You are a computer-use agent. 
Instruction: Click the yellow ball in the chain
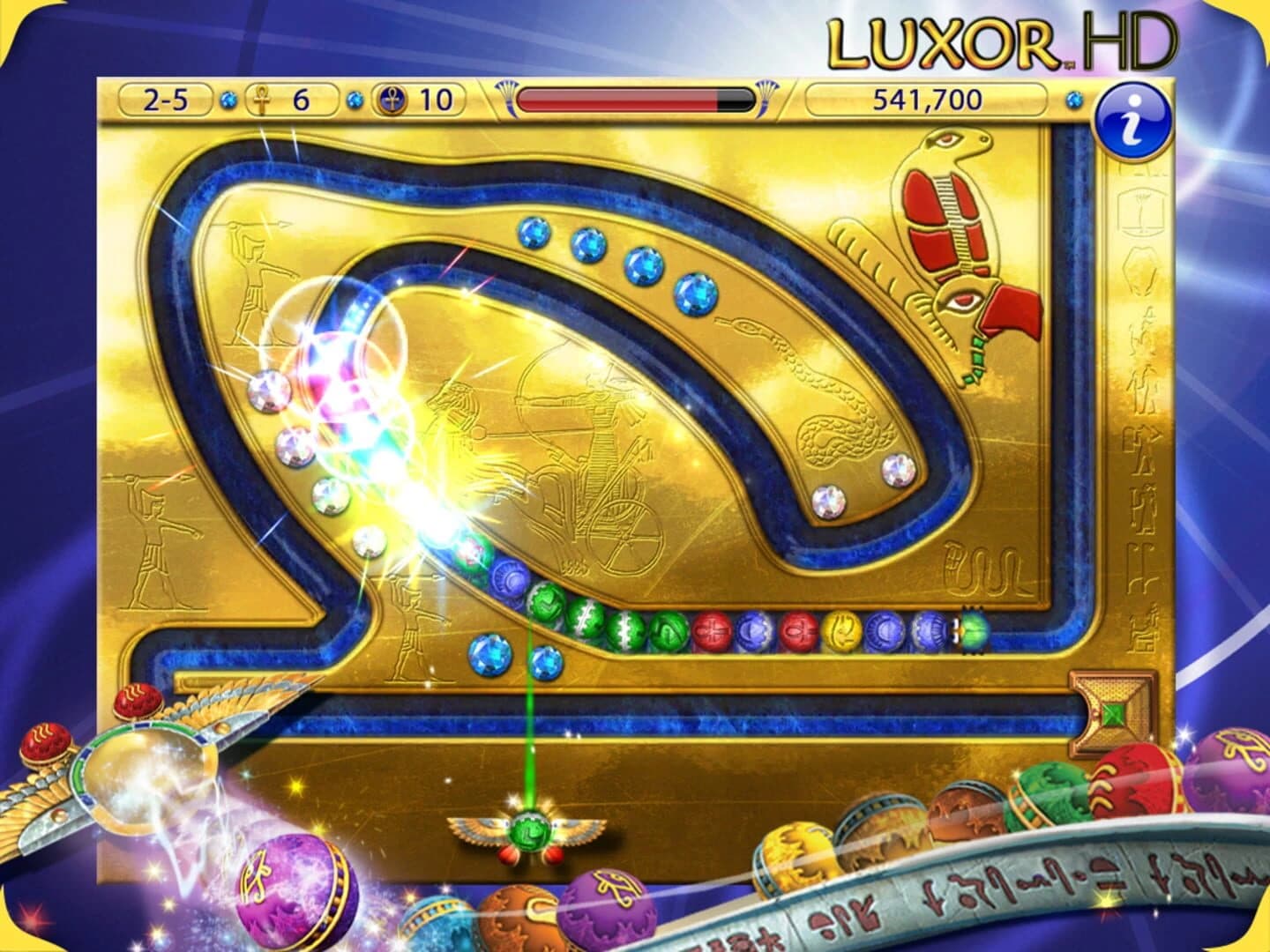(x=842, y=629)
